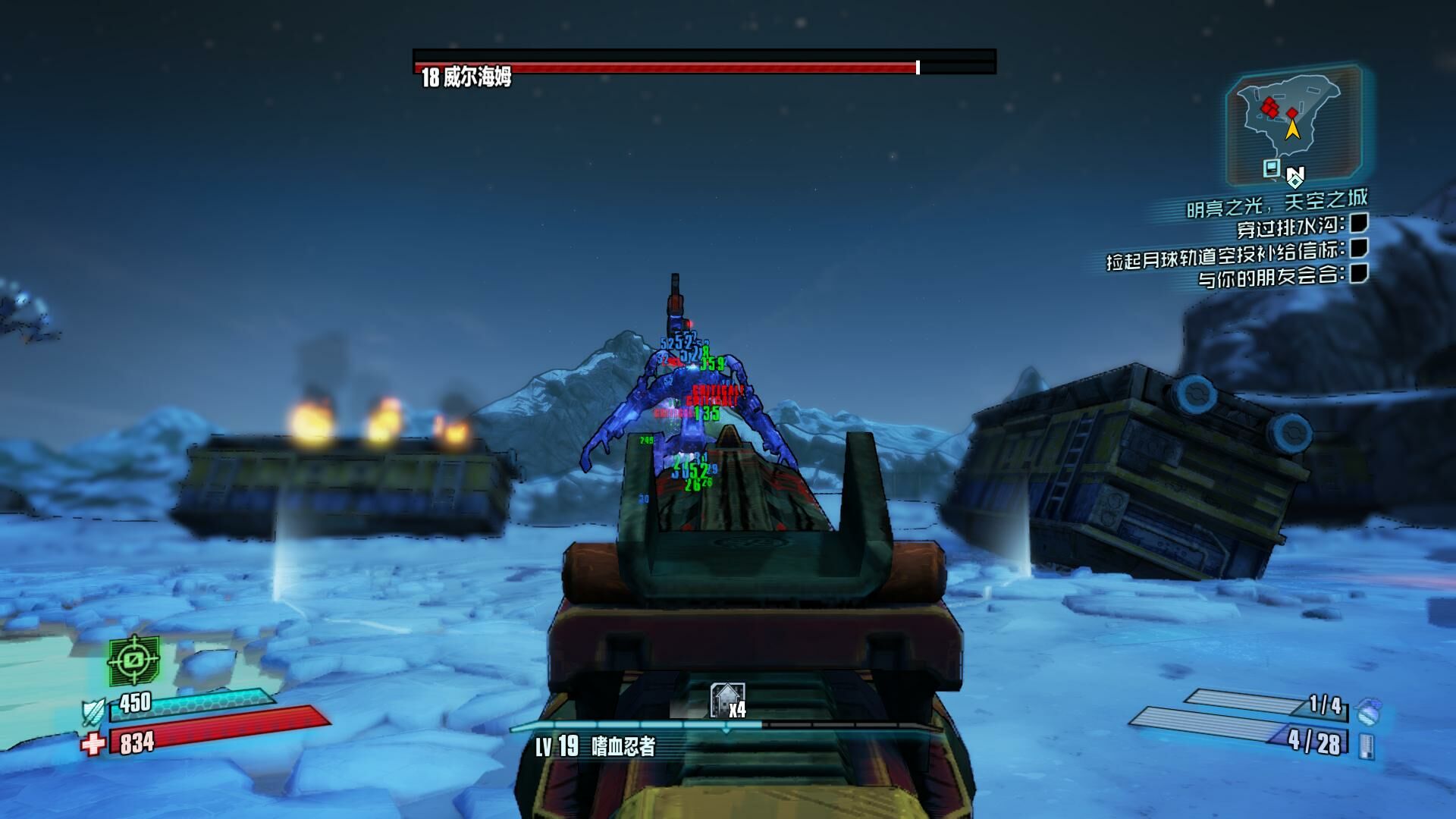The height and width of the screenshot is (819, 1456).
Task: Click the minimap in the corner
Action: click(x=1292, y=125)
